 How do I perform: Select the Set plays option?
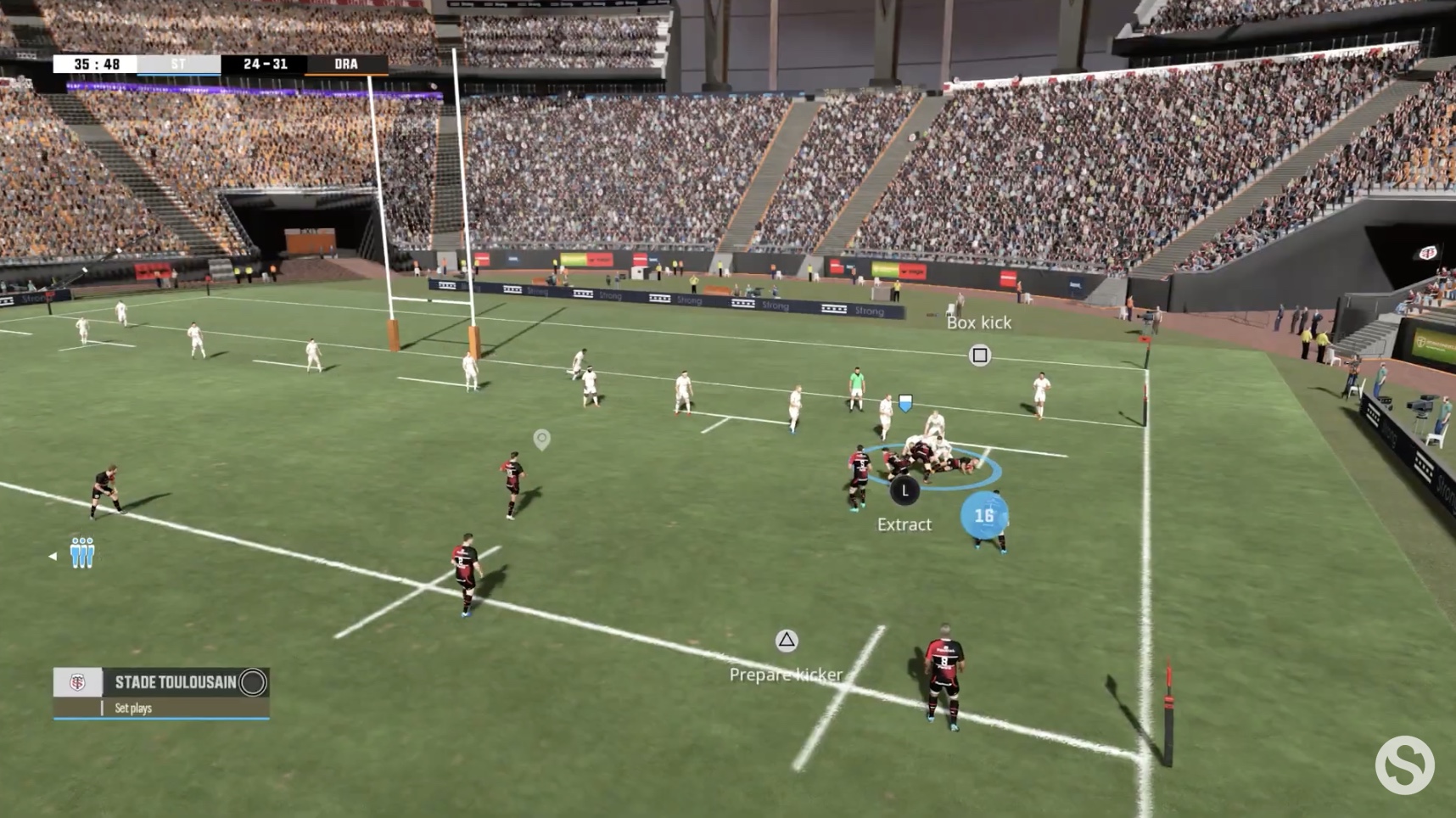(133, 708)
